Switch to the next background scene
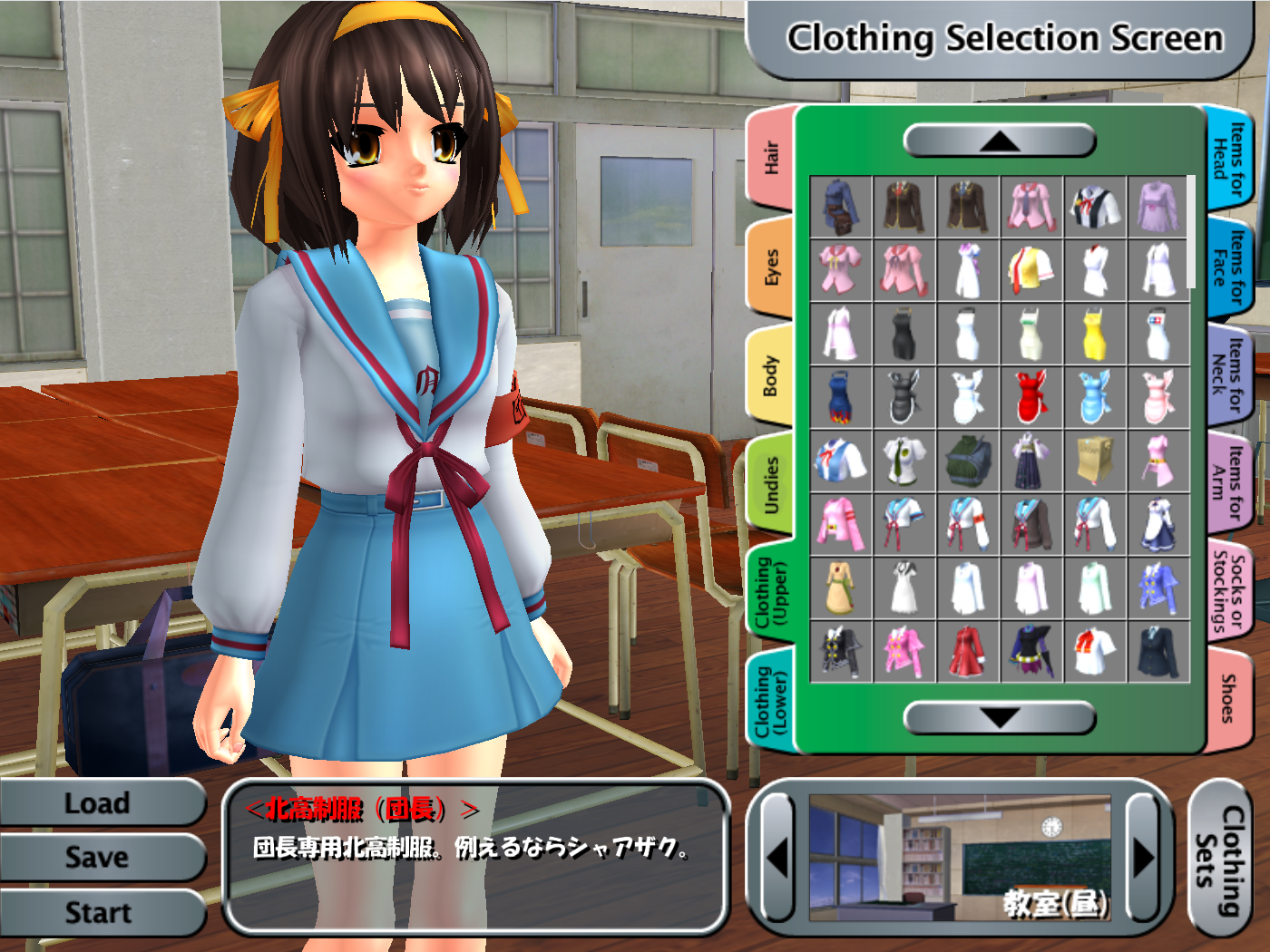 (x=1143, y=857)
